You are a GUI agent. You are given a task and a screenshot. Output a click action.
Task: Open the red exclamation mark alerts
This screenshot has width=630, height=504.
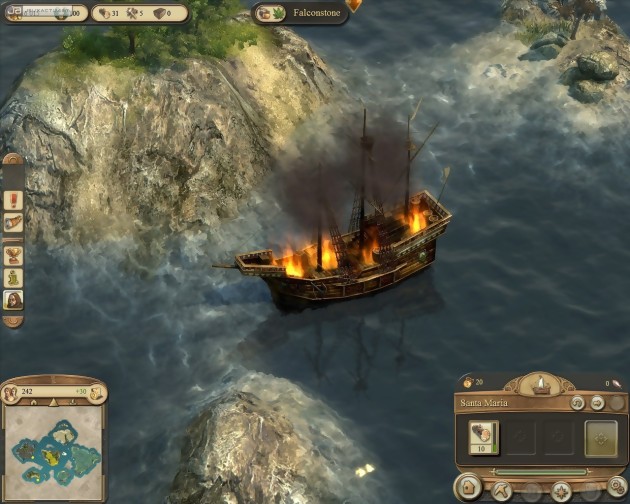click(13, 199)
